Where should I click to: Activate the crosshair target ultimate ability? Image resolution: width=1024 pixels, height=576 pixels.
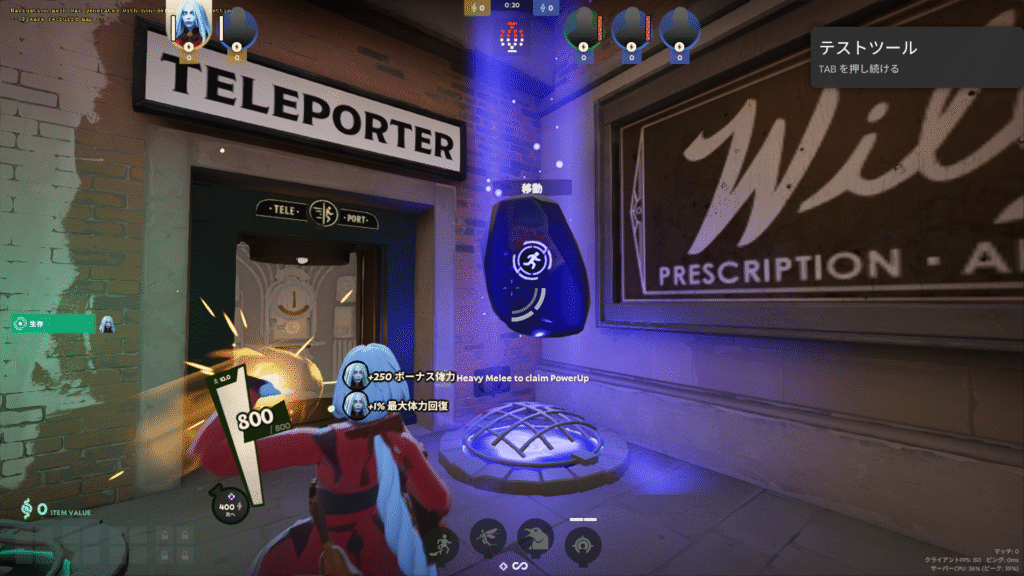[582, 546]
